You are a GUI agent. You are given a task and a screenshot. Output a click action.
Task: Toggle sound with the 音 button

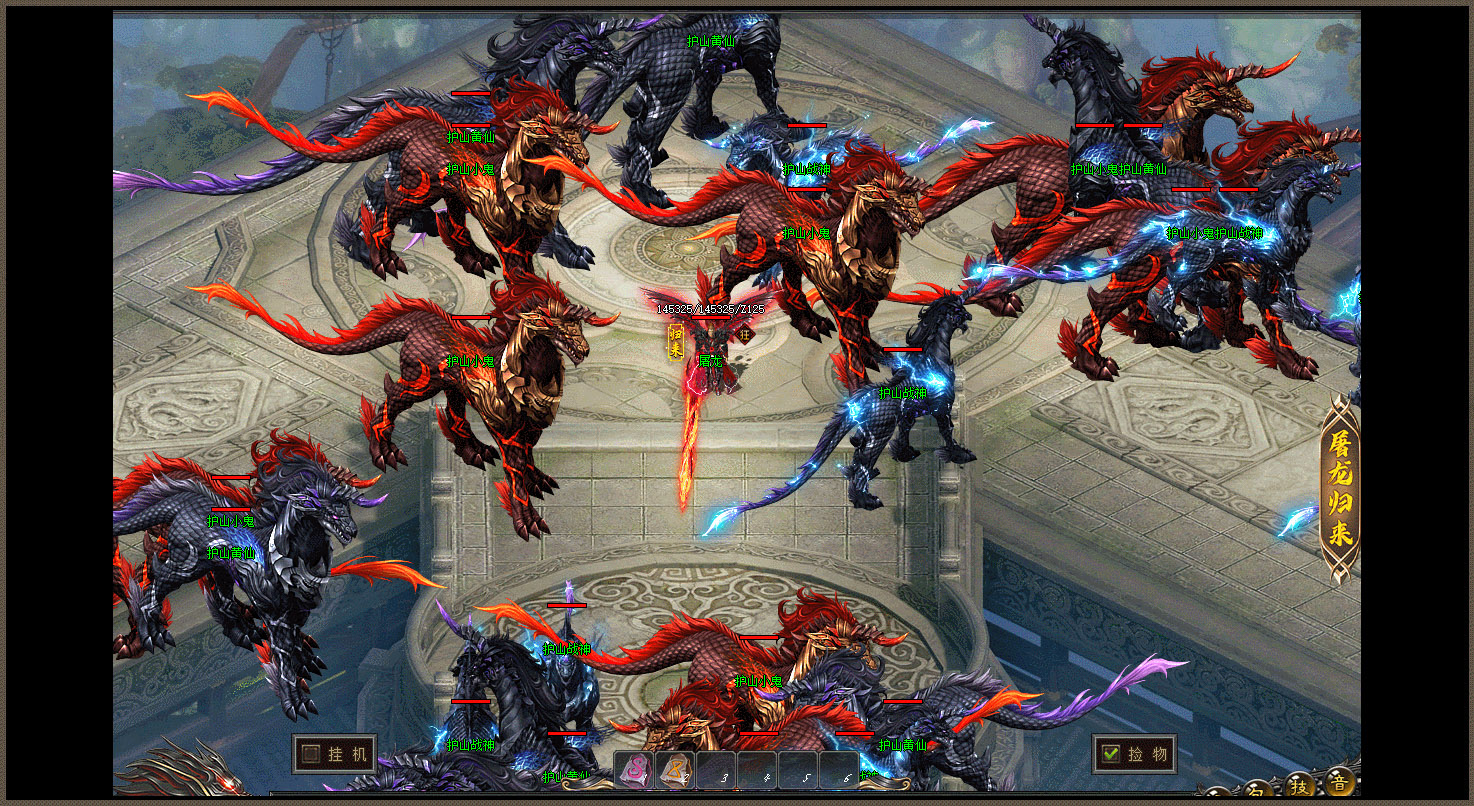point(1337,783)
